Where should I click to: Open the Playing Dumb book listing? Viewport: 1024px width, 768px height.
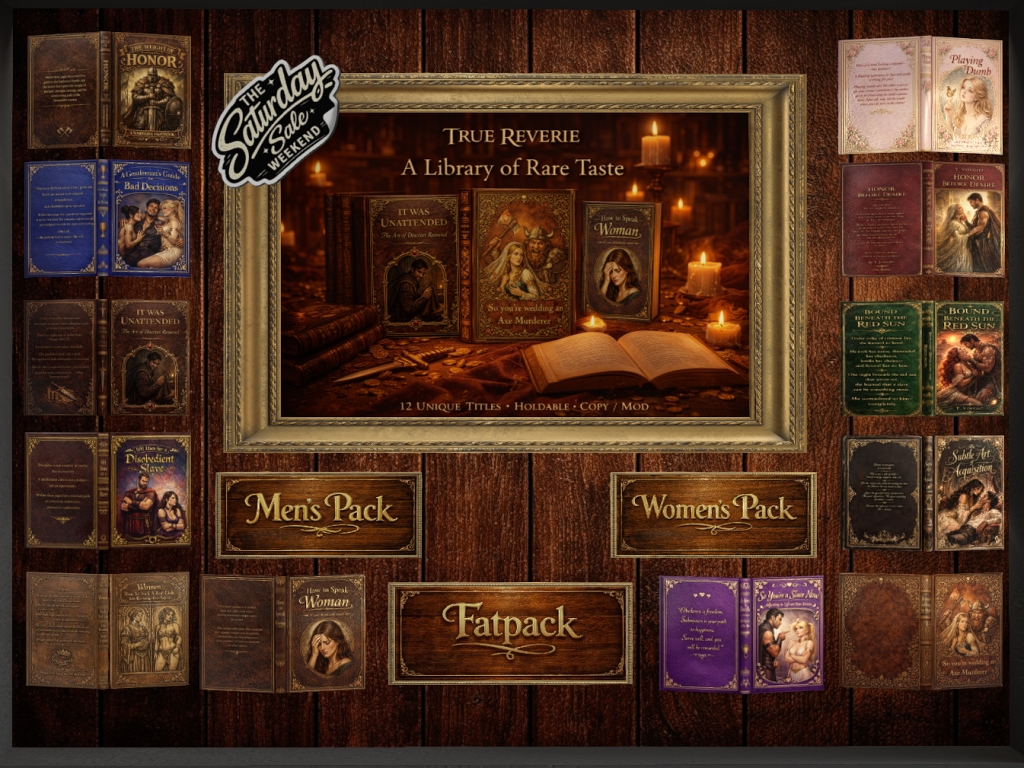[920, 95]
